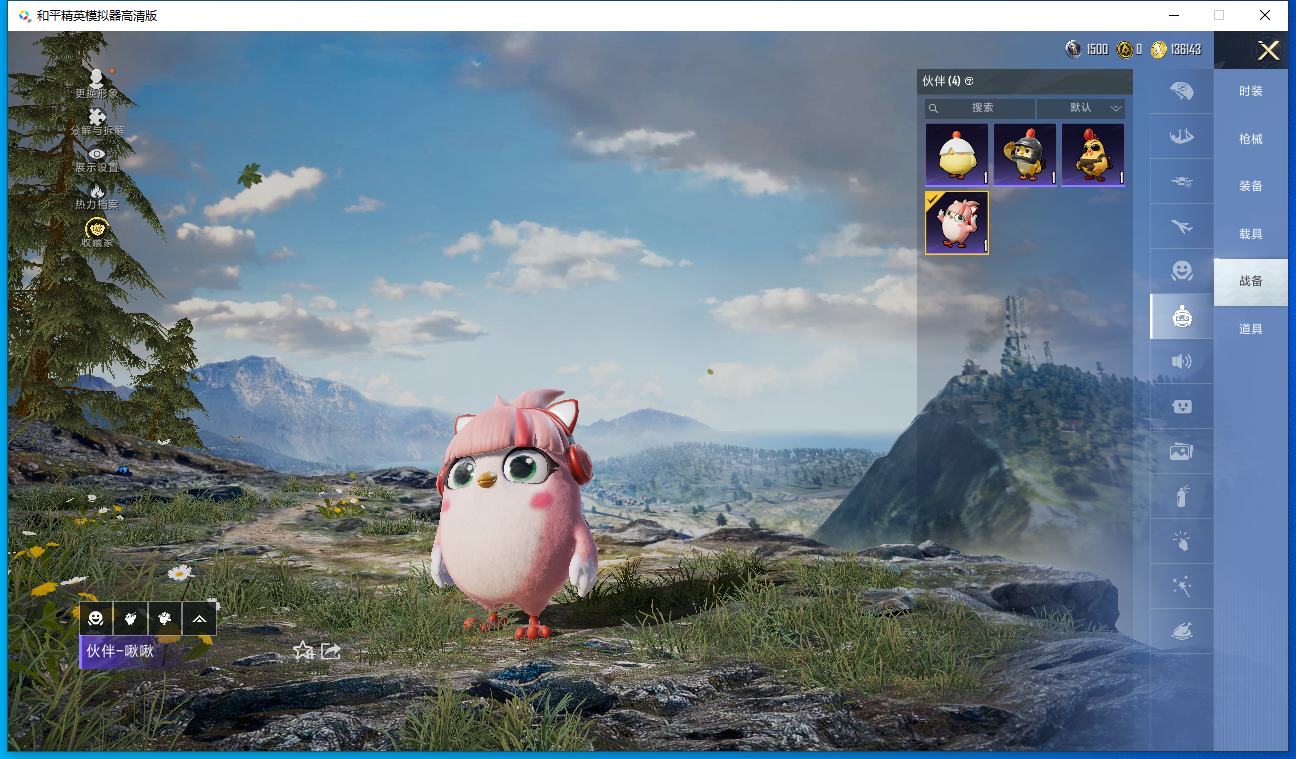Open the 枪械 category tab
The height and width of the screenshot is (759, 1296).
(1250, 139)
